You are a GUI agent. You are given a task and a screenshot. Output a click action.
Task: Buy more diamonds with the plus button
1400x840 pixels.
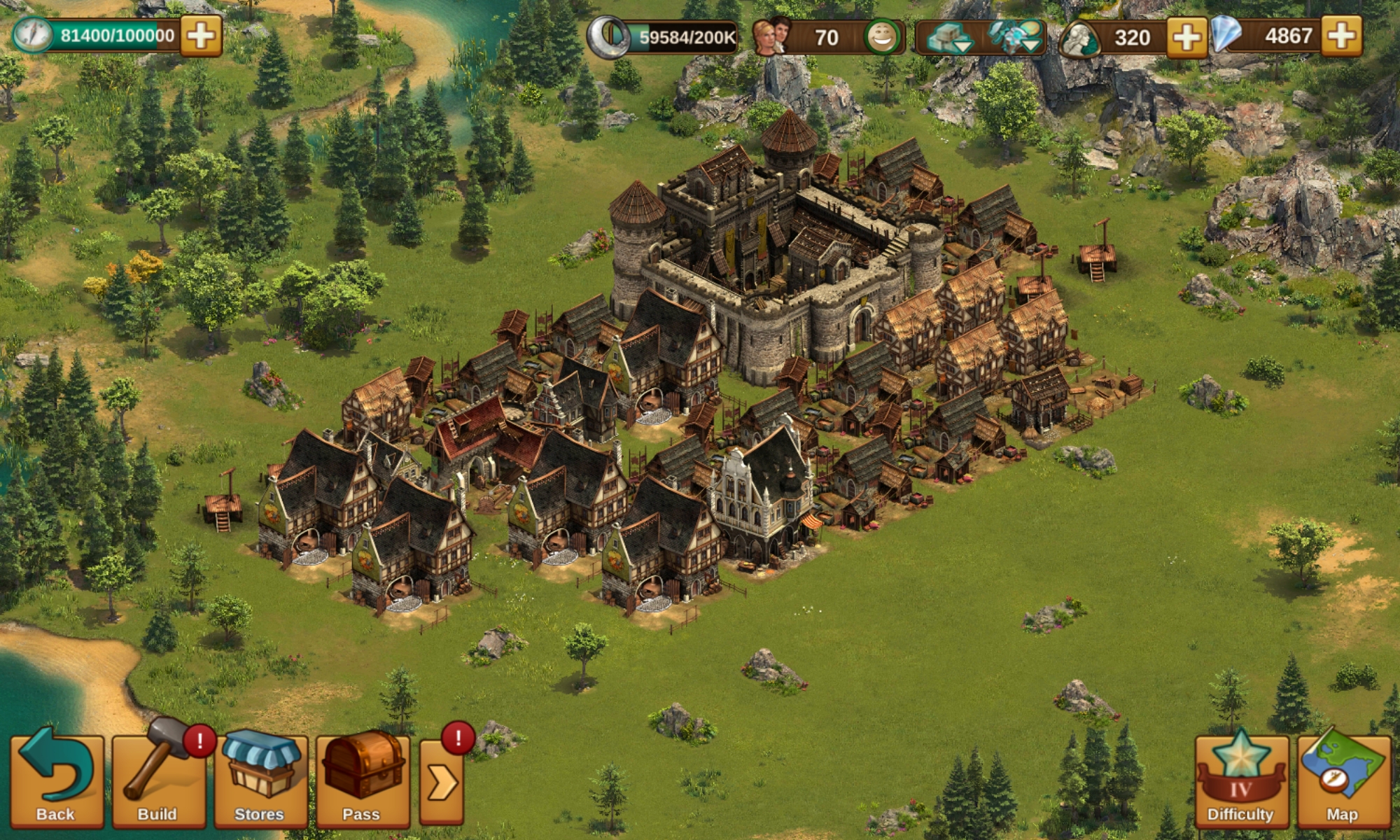pos(1342,36)
